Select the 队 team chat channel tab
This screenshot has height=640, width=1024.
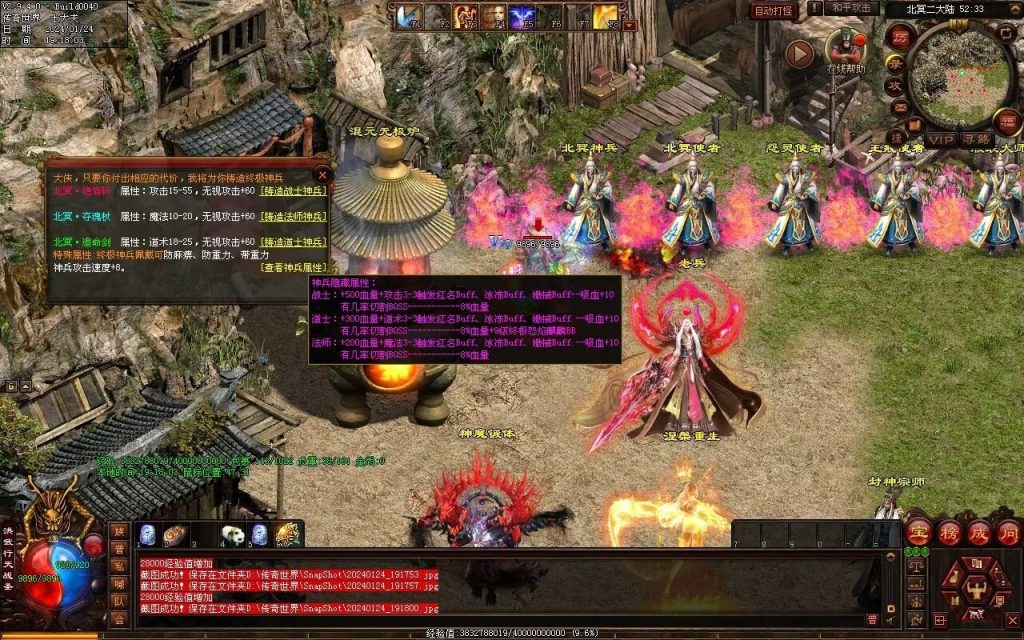point(118,602)
